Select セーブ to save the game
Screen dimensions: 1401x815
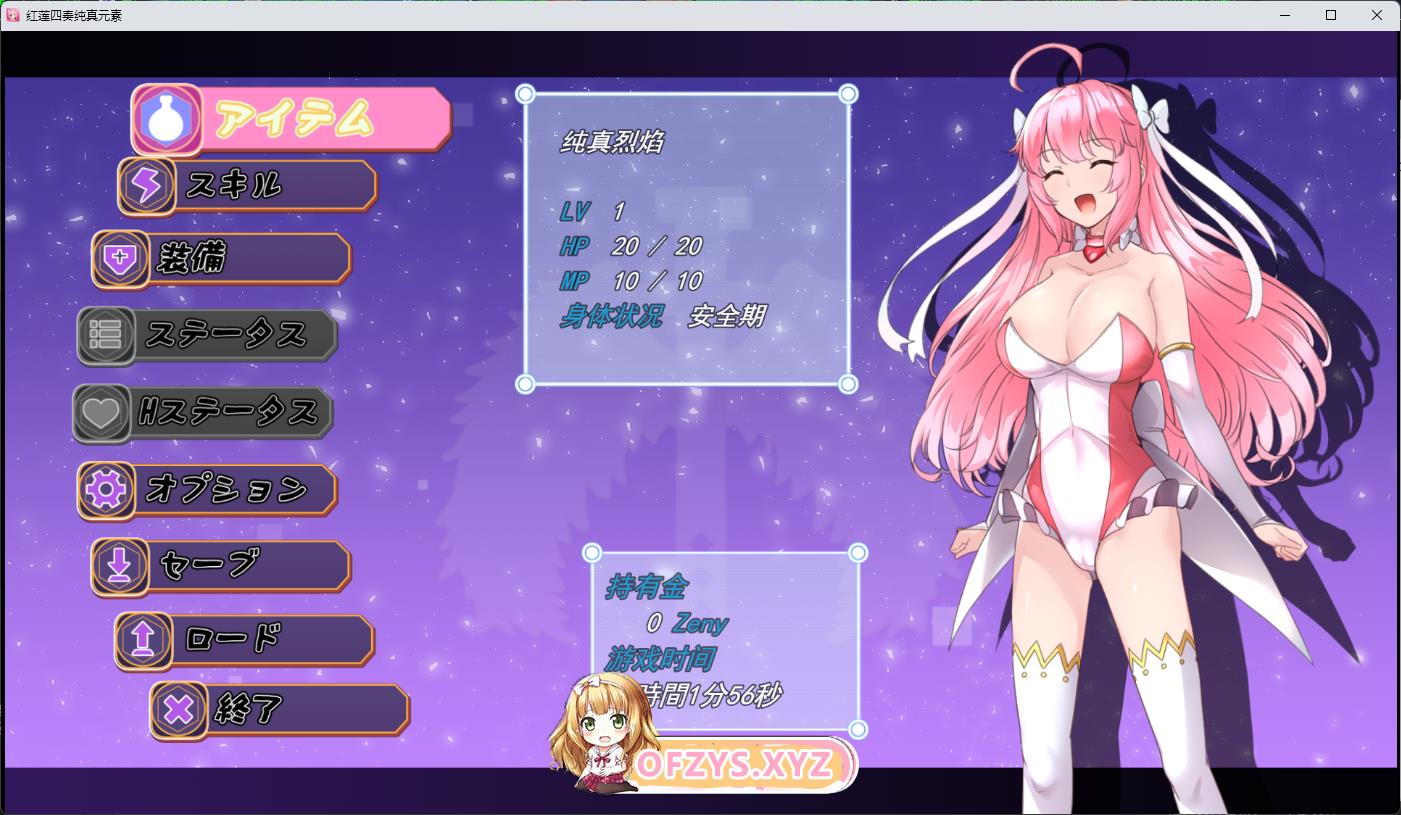click(222, 566)
